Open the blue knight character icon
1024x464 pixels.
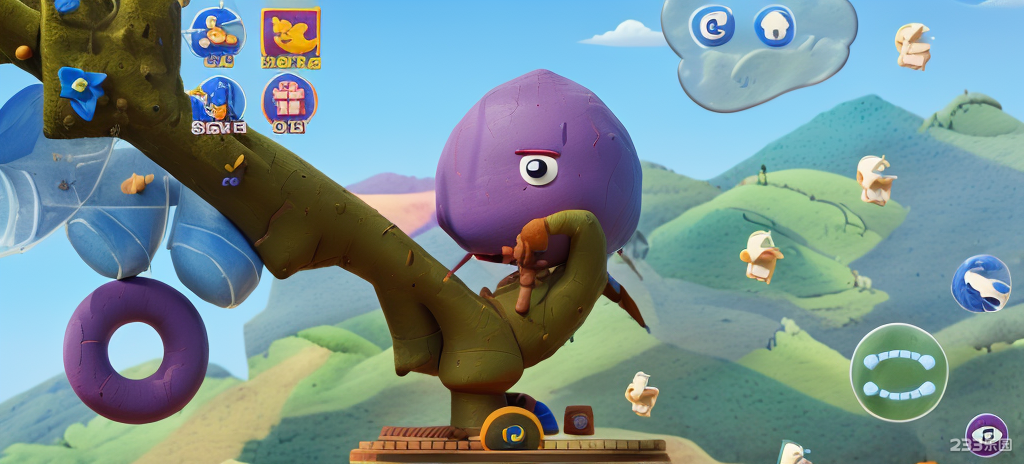[x=216, y=101]
